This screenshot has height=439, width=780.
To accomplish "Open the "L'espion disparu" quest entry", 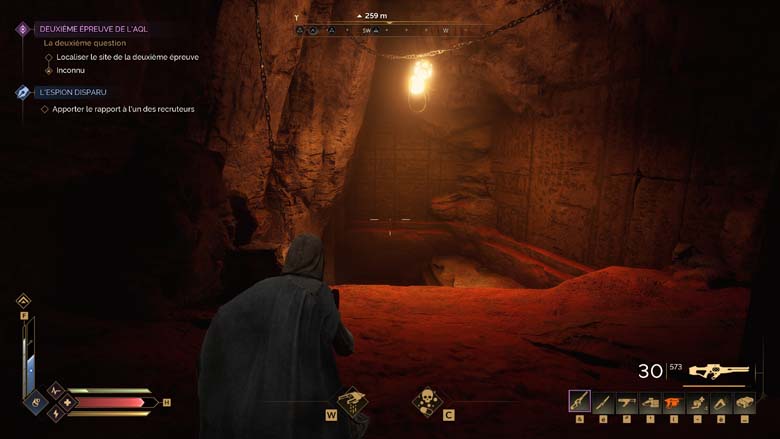I will pos(74,92).
